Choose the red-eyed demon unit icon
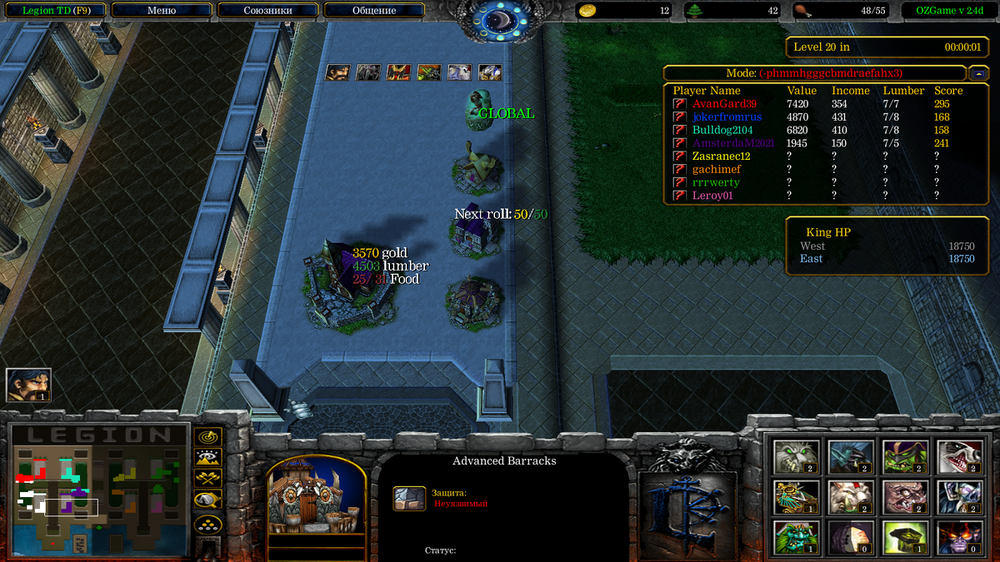 959,537
